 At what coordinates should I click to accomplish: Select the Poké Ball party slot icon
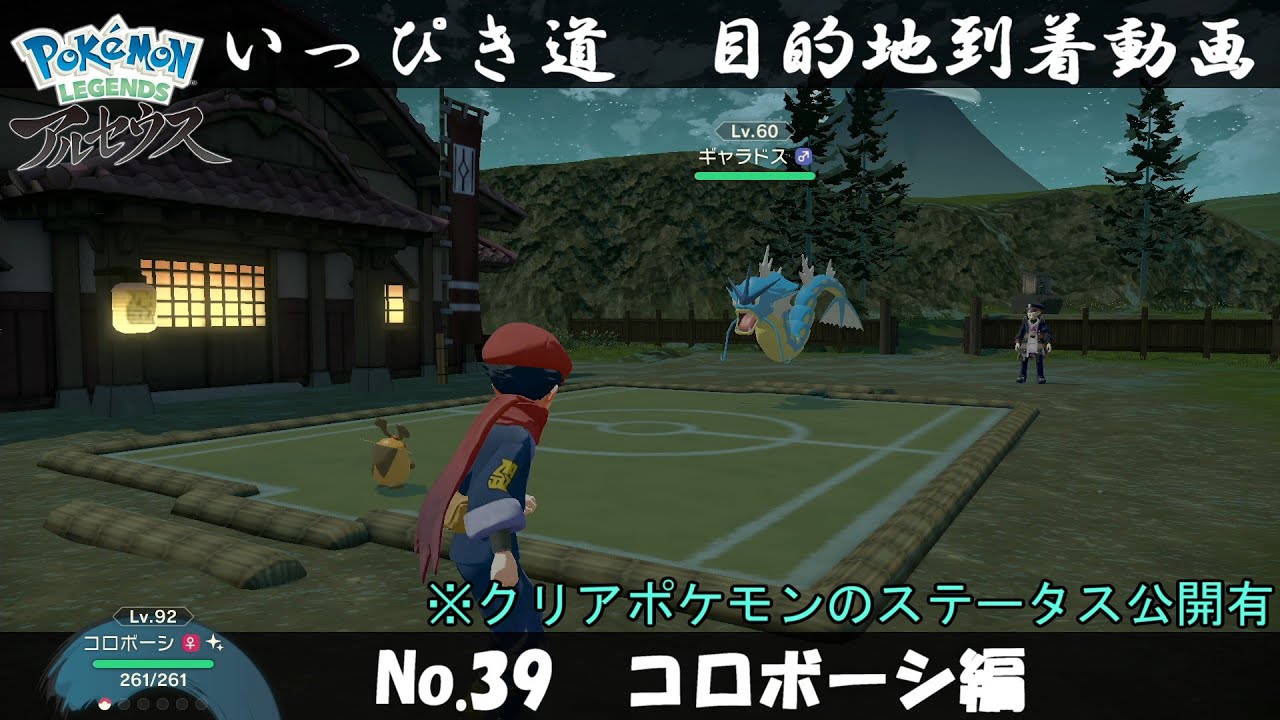104,703
